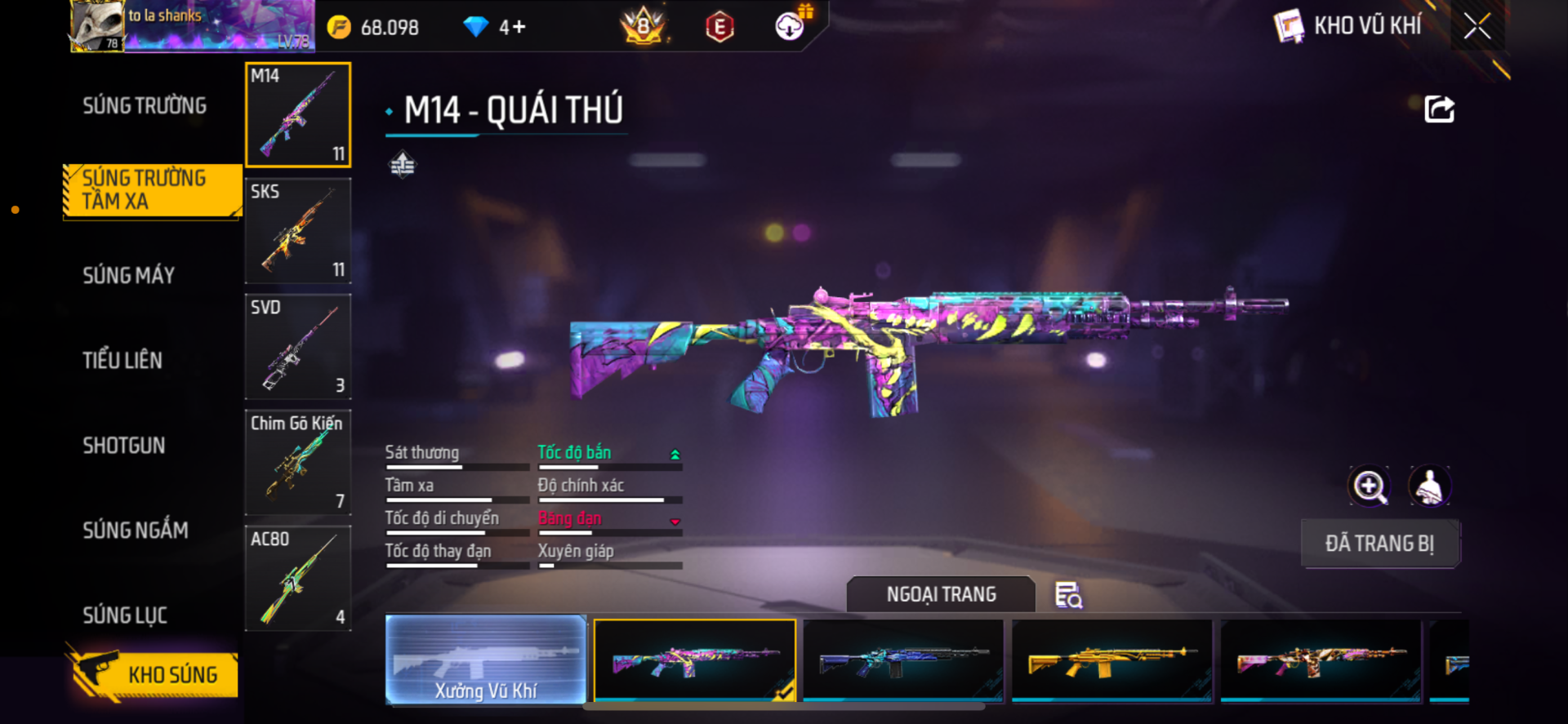
Task: Choose the Chim Gõ Kiến weapon
Action: (x=298, y=463)
